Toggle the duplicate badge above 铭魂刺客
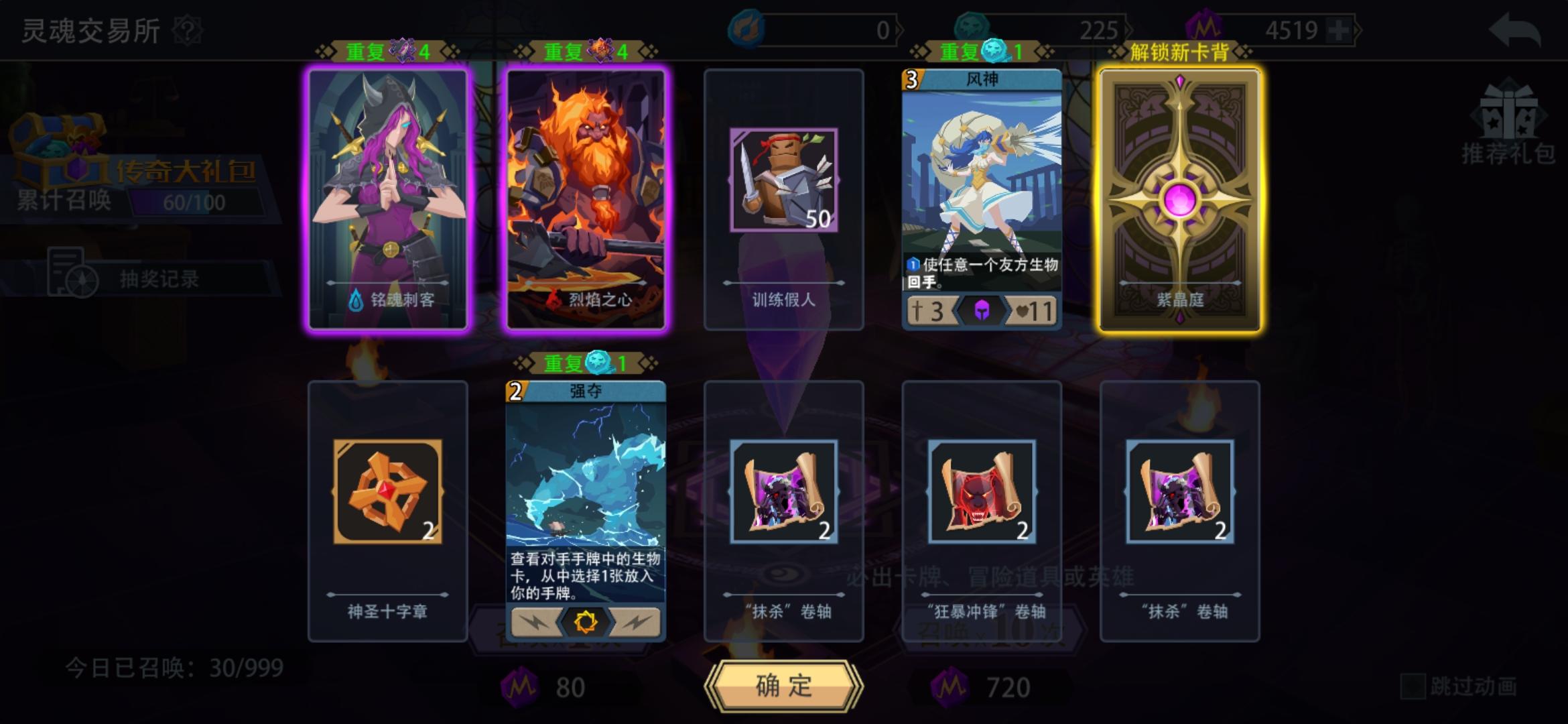 [x=387, y=51]
